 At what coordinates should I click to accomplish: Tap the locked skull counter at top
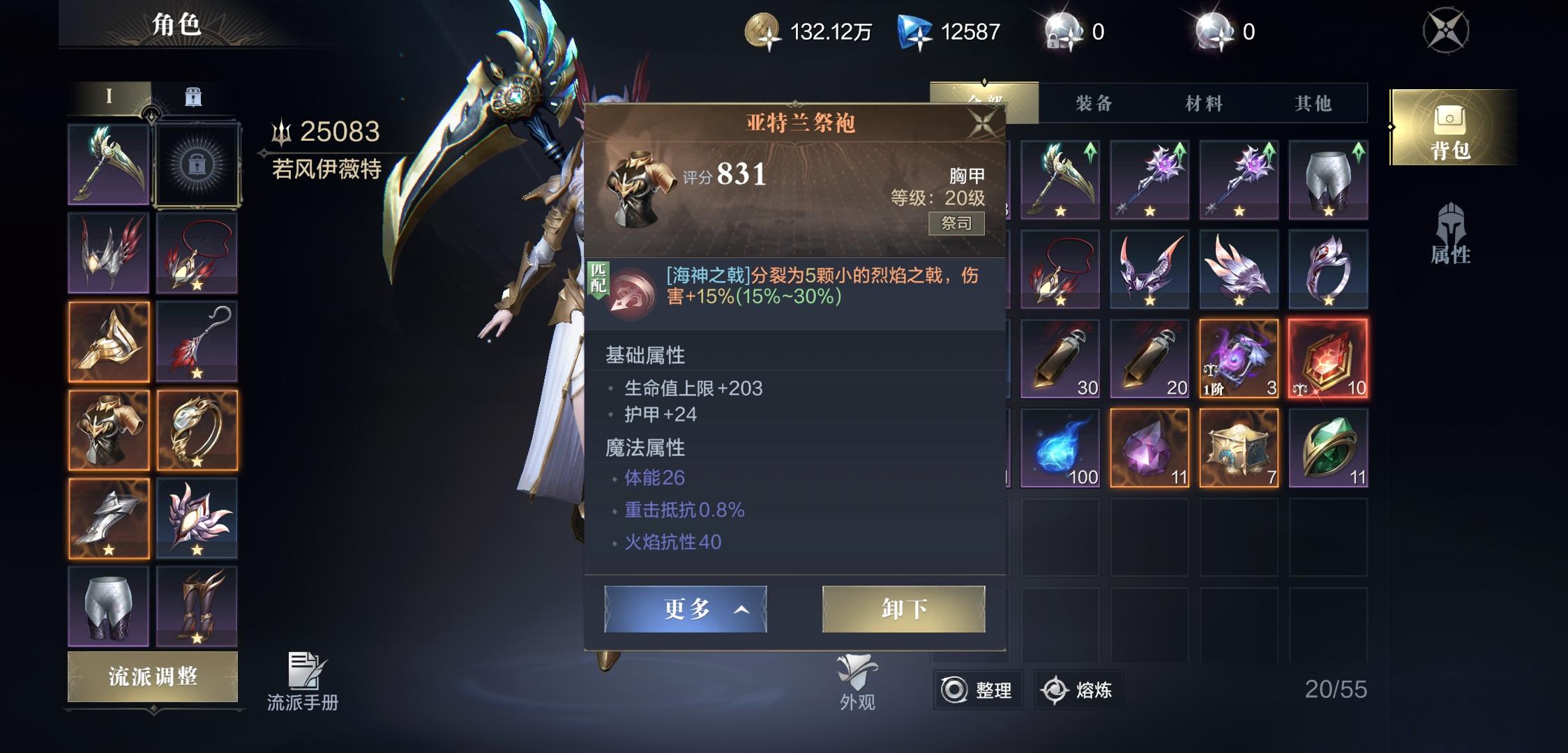(x=1063, y=29)
